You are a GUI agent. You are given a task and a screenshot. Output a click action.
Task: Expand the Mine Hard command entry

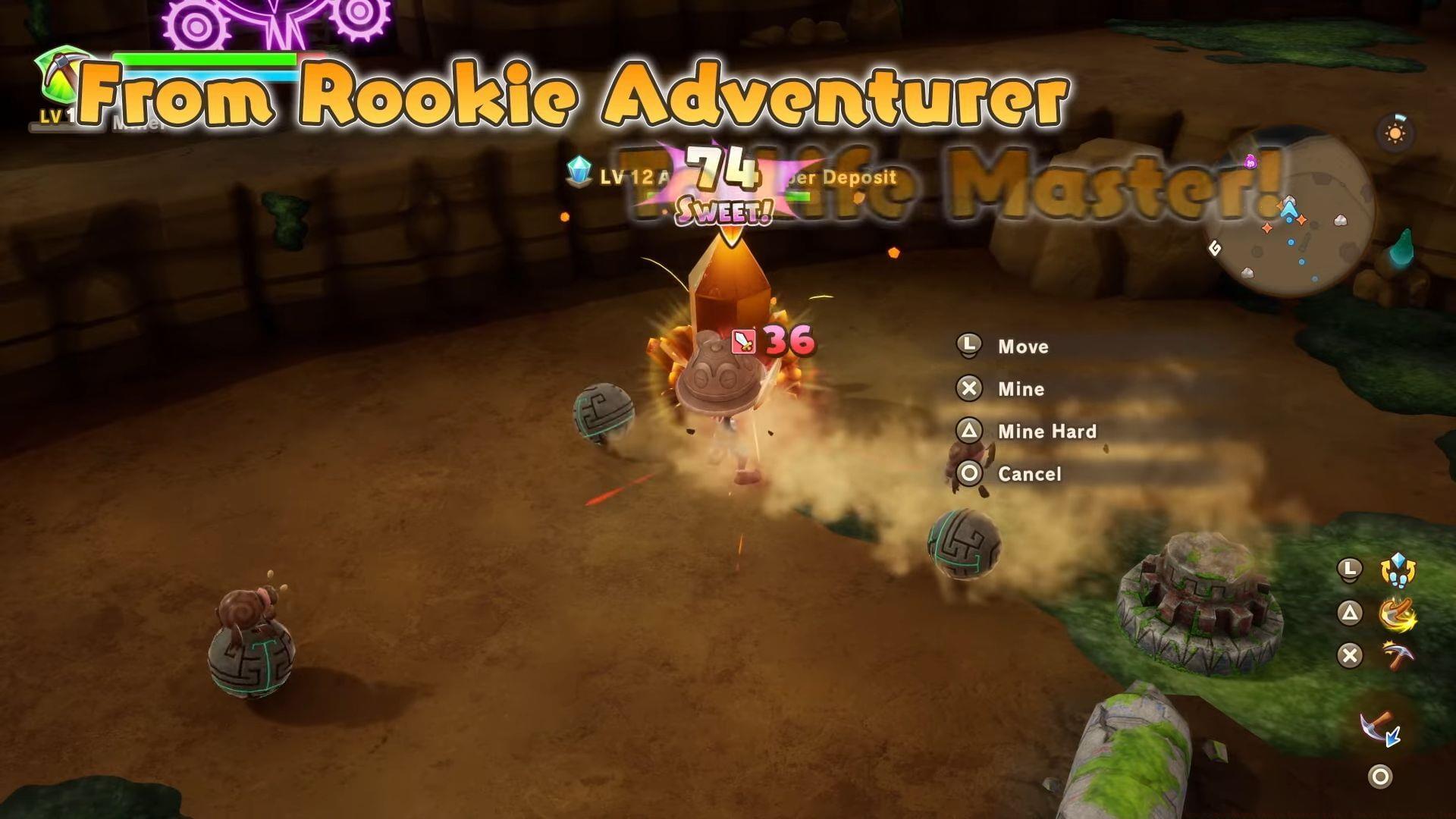(x=1046, y=431)
